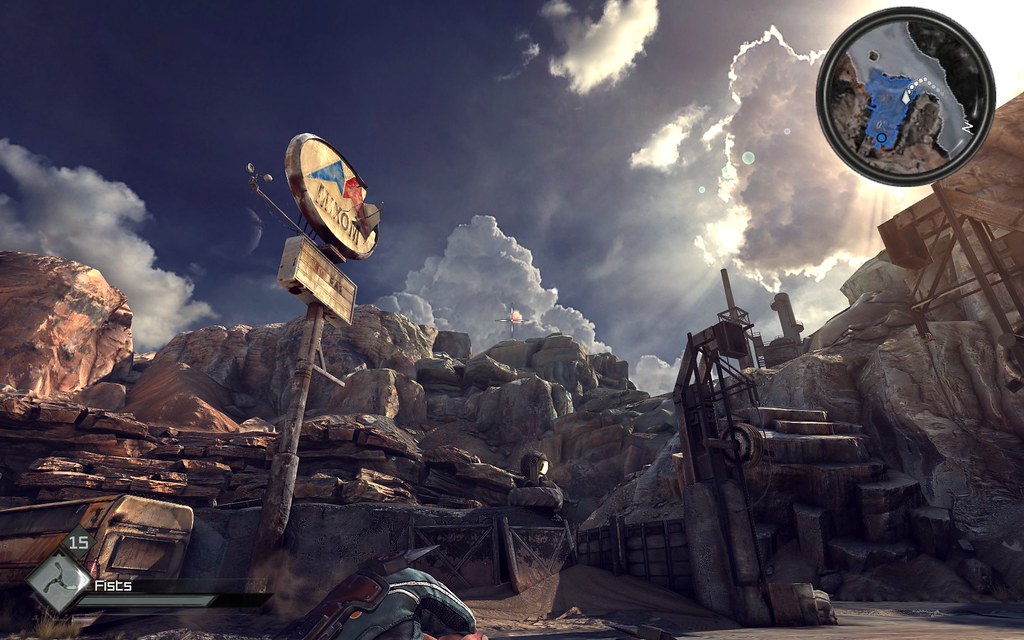Select the Fists weapon icon
The width and height of the screenshot is (1024, 640).
57,581
